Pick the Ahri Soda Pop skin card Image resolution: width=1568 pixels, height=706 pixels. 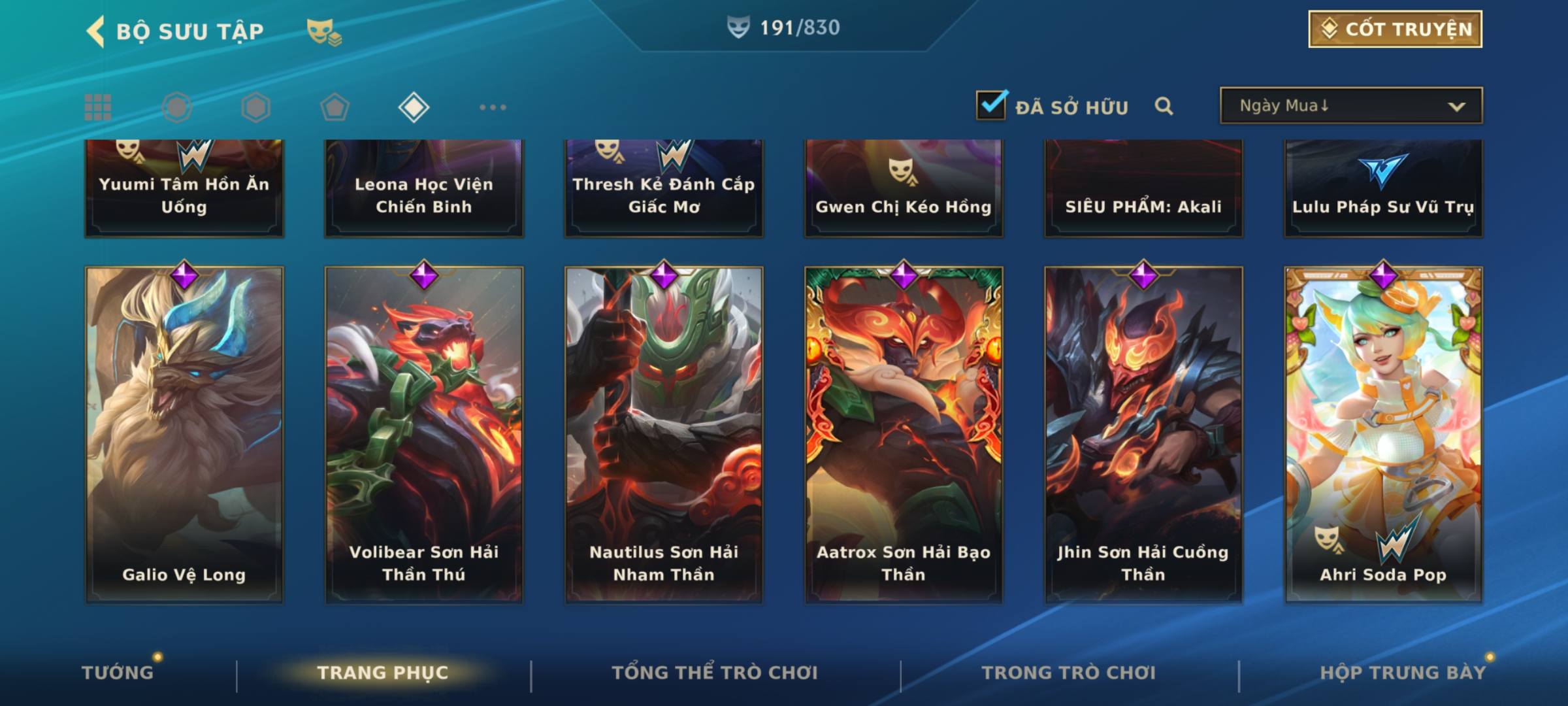pyautogui.click(x=1383, y=435)
